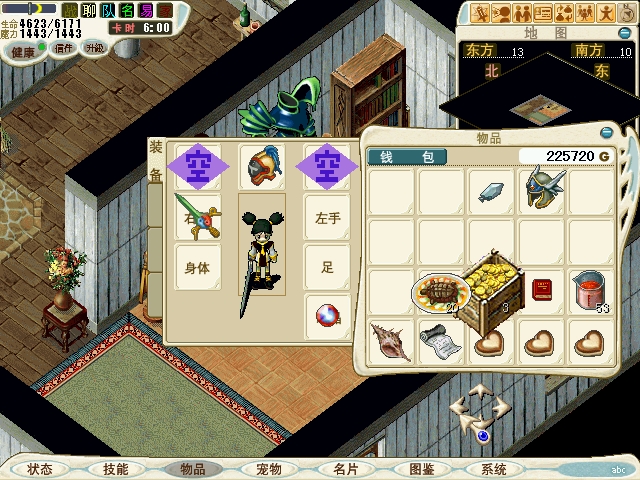Open the 状态 status menu
The image size is (640, 480).
[x=40, y=469]
